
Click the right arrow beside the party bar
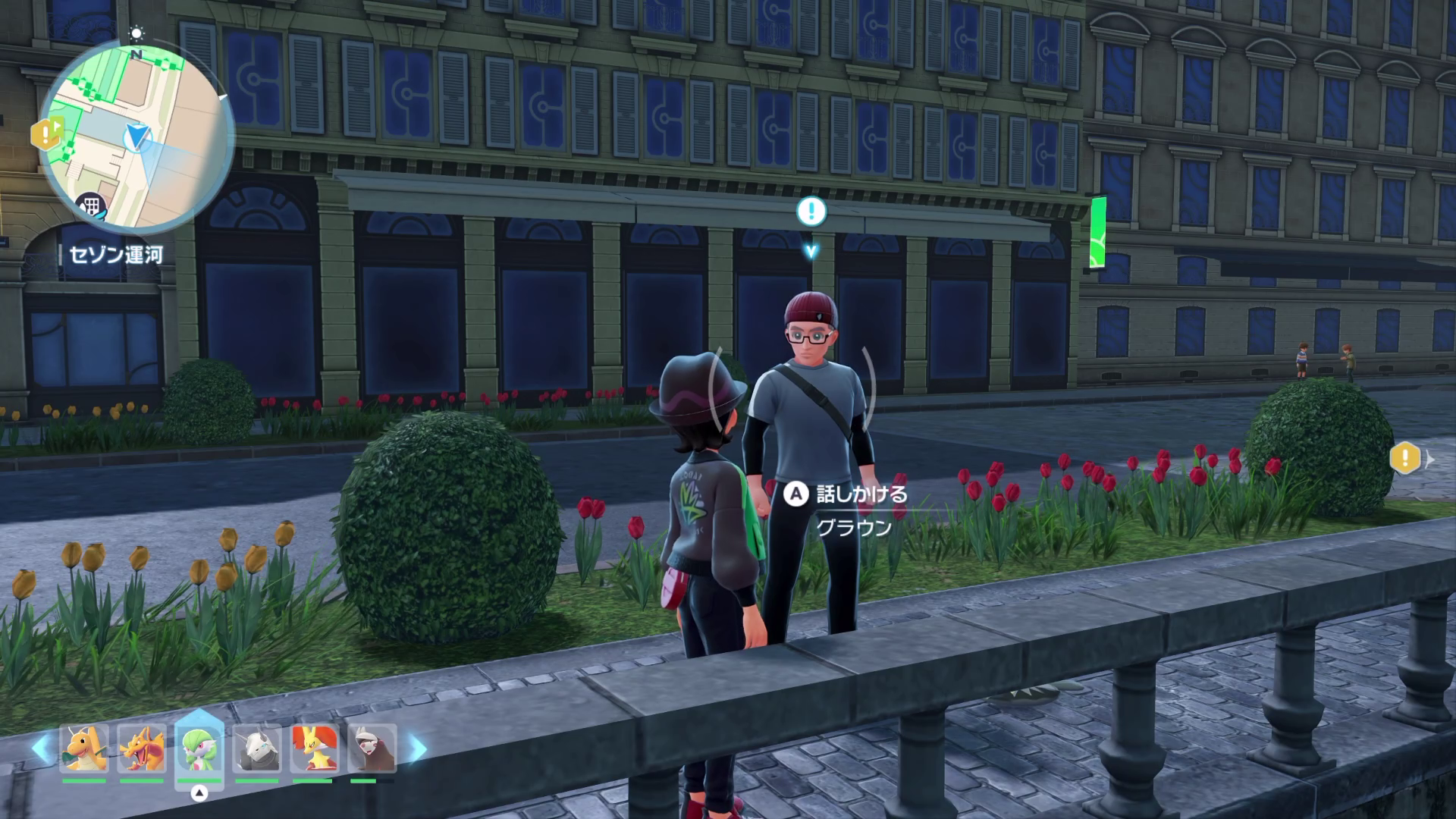(417, 748)
